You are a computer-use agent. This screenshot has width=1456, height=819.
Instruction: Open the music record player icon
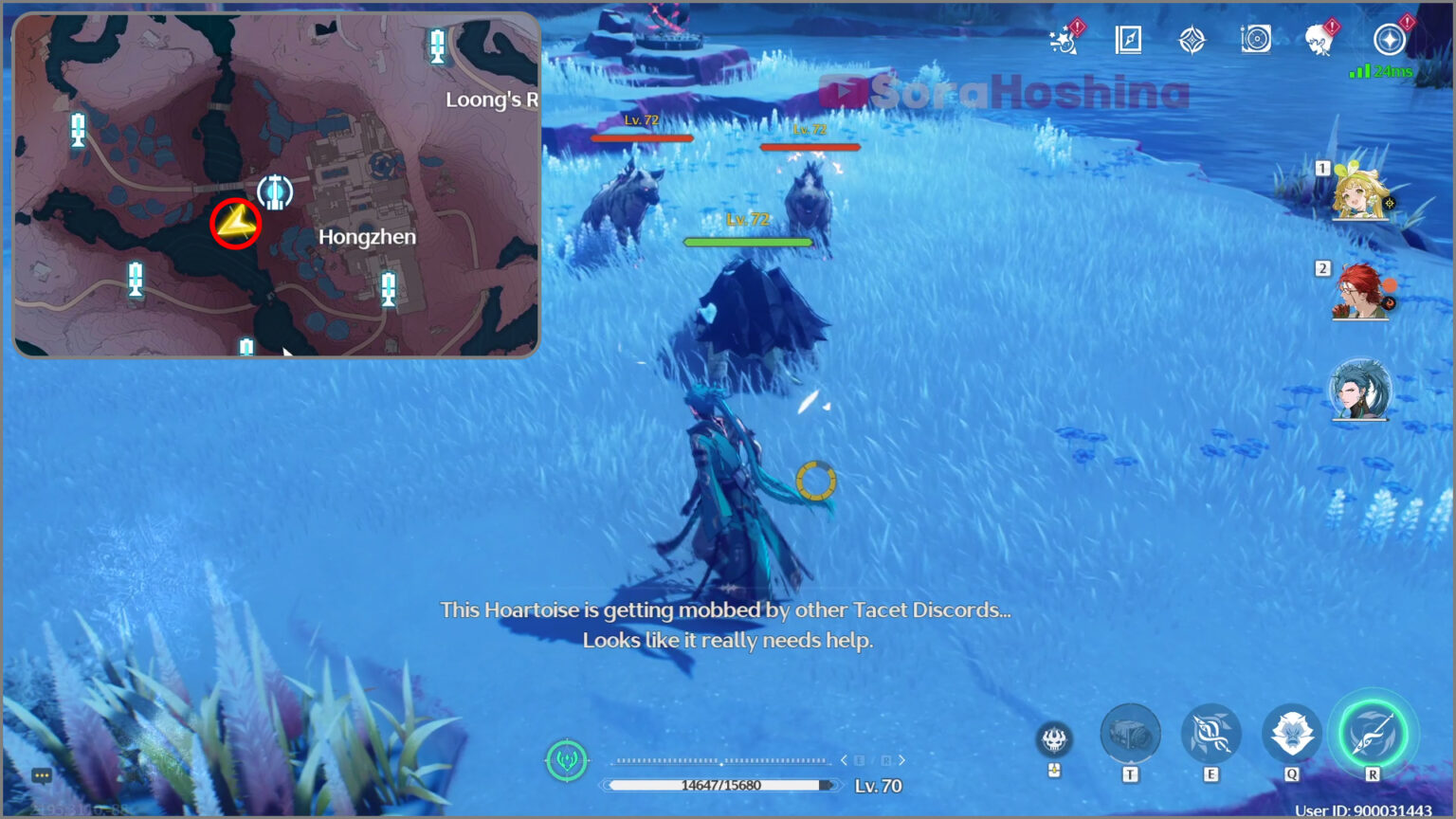(x=1256, y=40)
